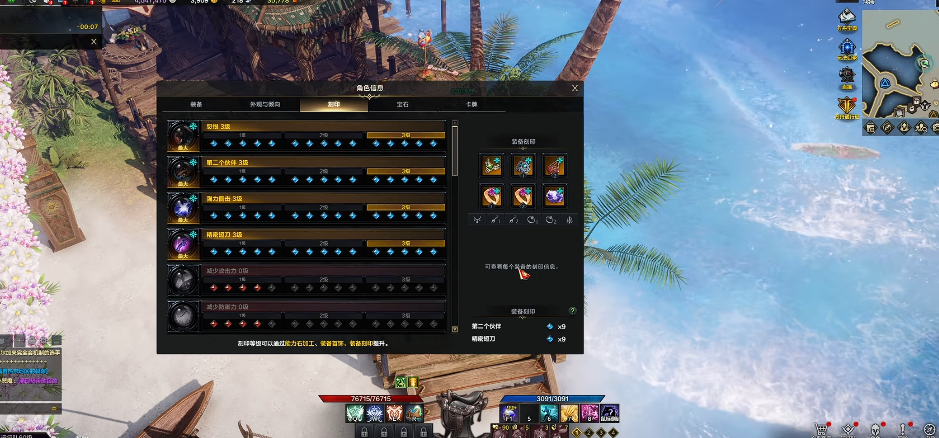Viewport: 939px width, 438px height.
Task: Open the shop cart icon
Action: [822, 429]
